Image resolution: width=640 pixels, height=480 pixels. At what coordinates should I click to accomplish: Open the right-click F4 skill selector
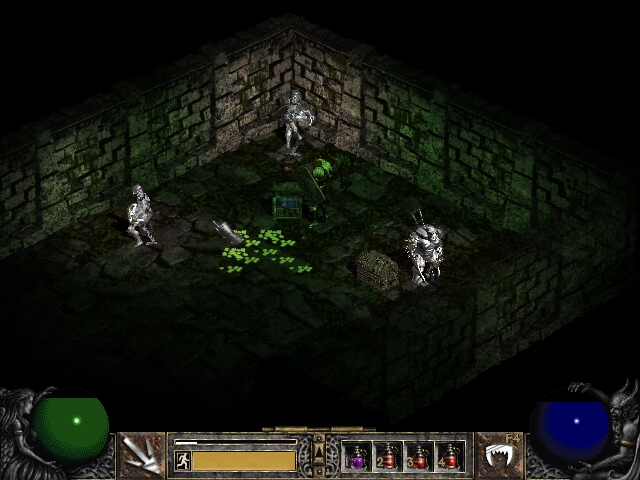tap(497, 455)
